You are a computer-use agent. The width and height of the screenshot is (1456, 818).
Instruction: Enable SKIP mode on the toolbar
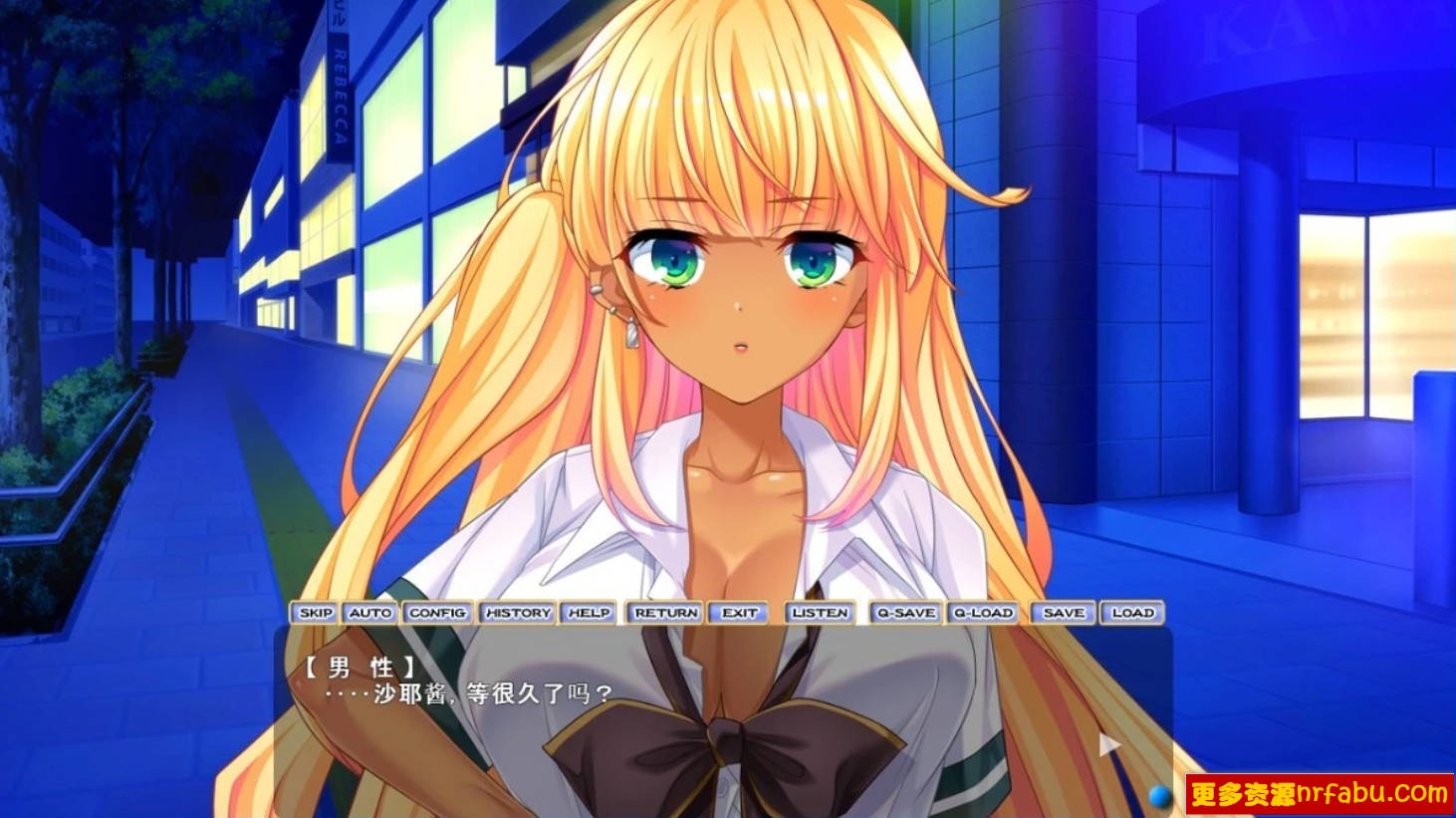(x=315, y=613)
